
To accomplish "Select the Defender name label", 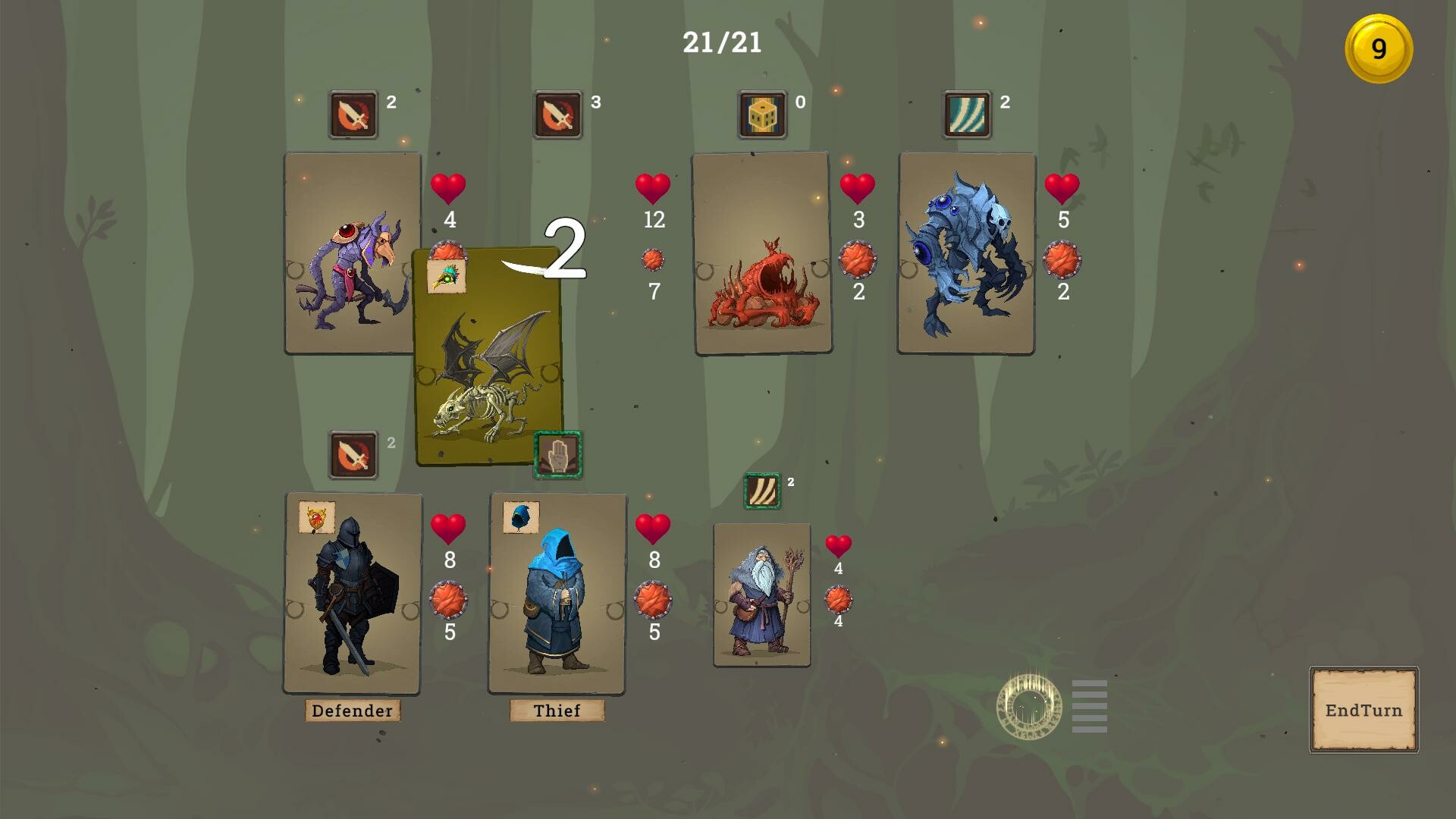I will tap(353, 711).
